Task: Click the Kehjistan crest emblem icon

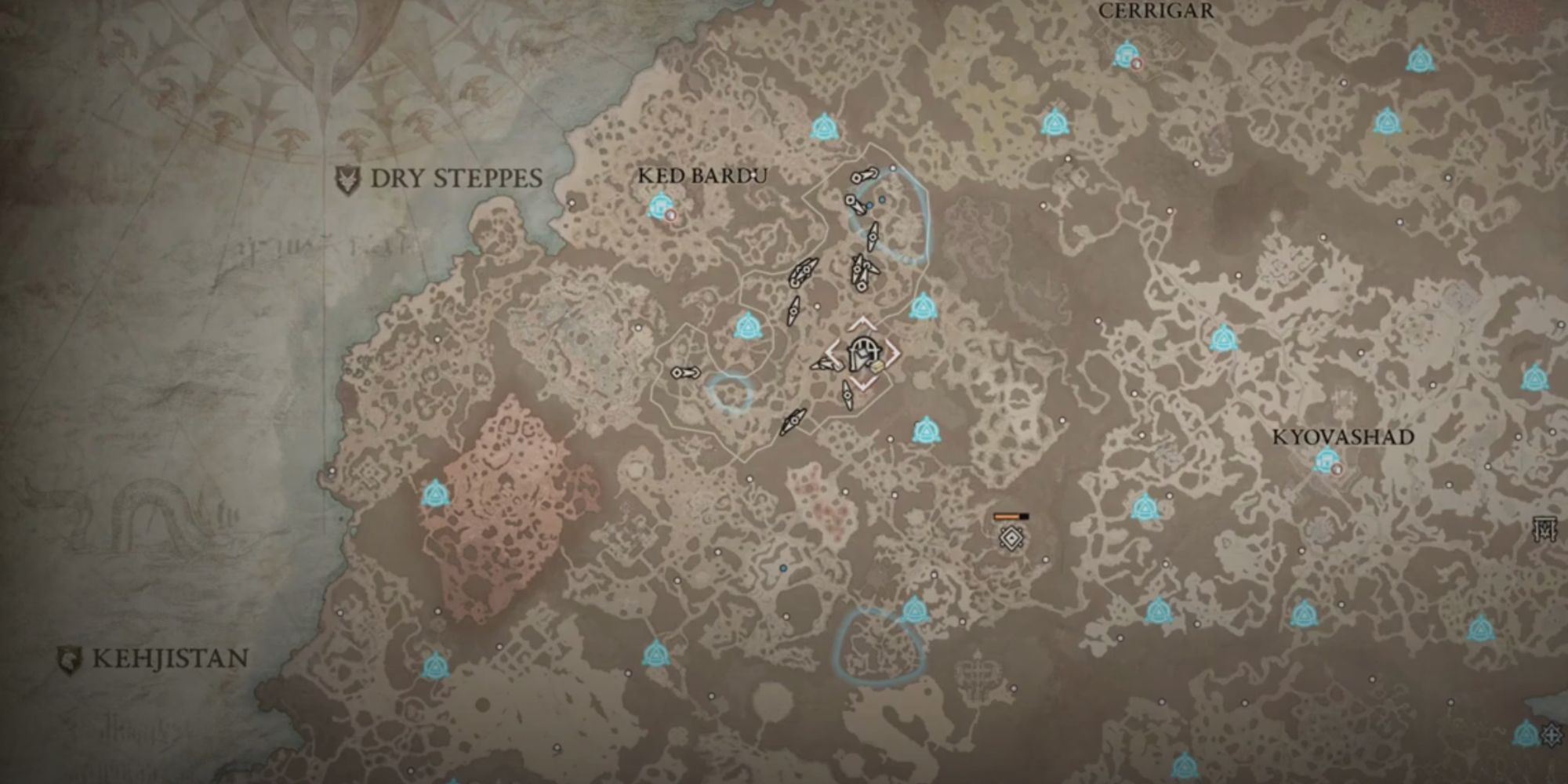Action: (x=69, y=657)
